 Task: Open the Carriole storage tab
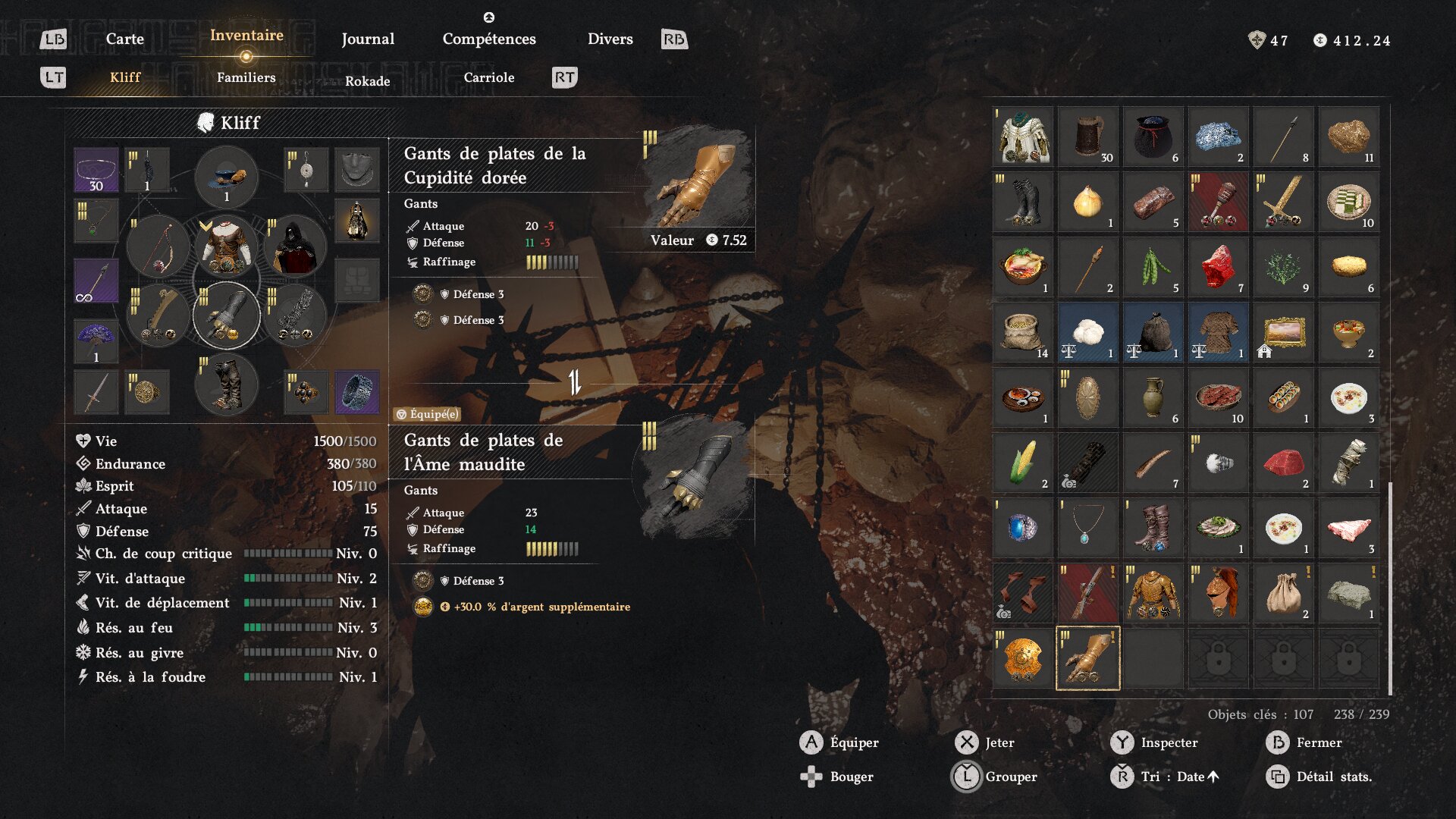pos(488,77)
